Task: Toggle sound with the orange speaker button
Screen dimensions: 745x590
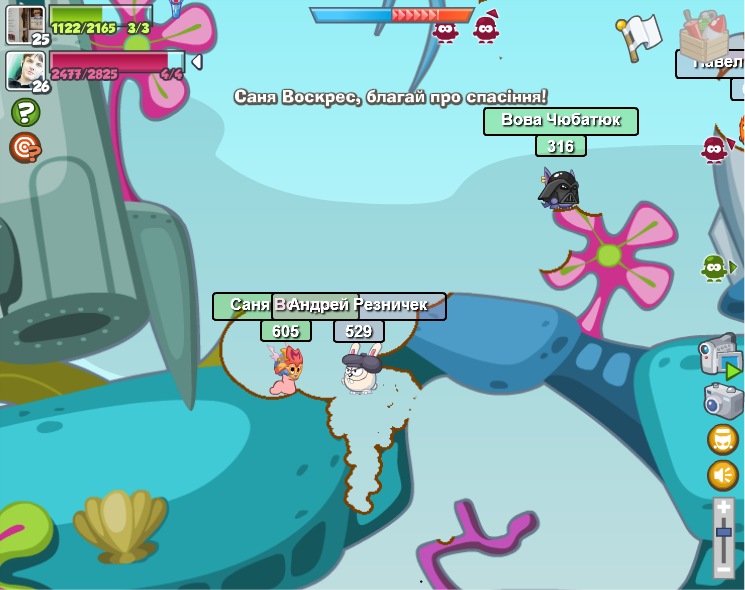Action: (x=723, y=475)
